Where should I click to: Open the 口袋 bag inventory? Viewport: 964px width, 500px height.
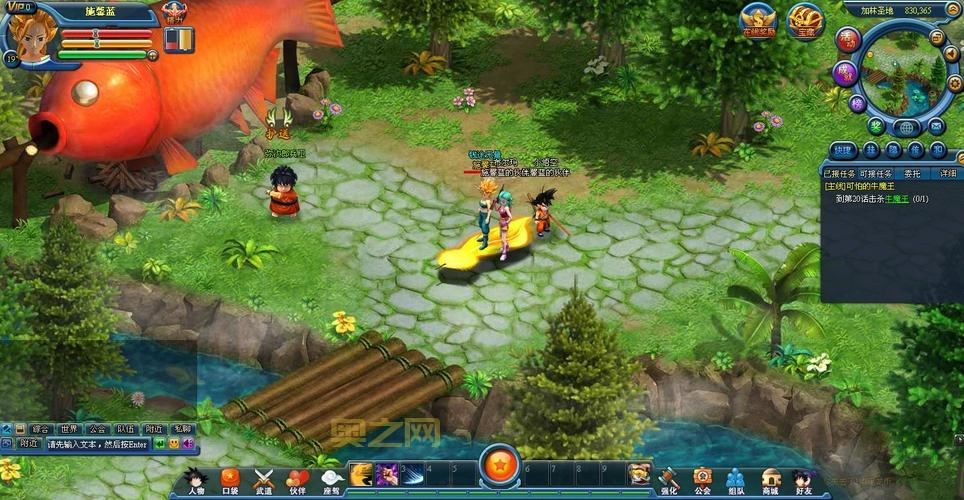230,479
